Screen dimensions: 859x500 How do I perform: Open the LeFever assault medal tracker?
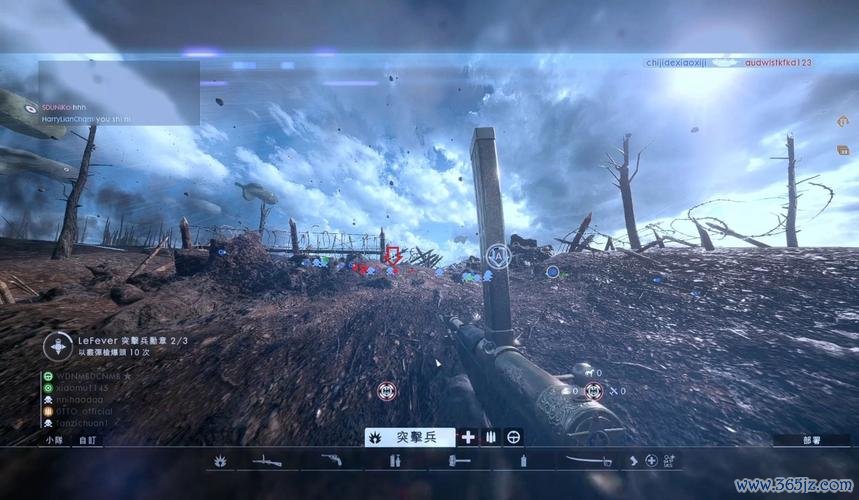[x=112, y=346]
